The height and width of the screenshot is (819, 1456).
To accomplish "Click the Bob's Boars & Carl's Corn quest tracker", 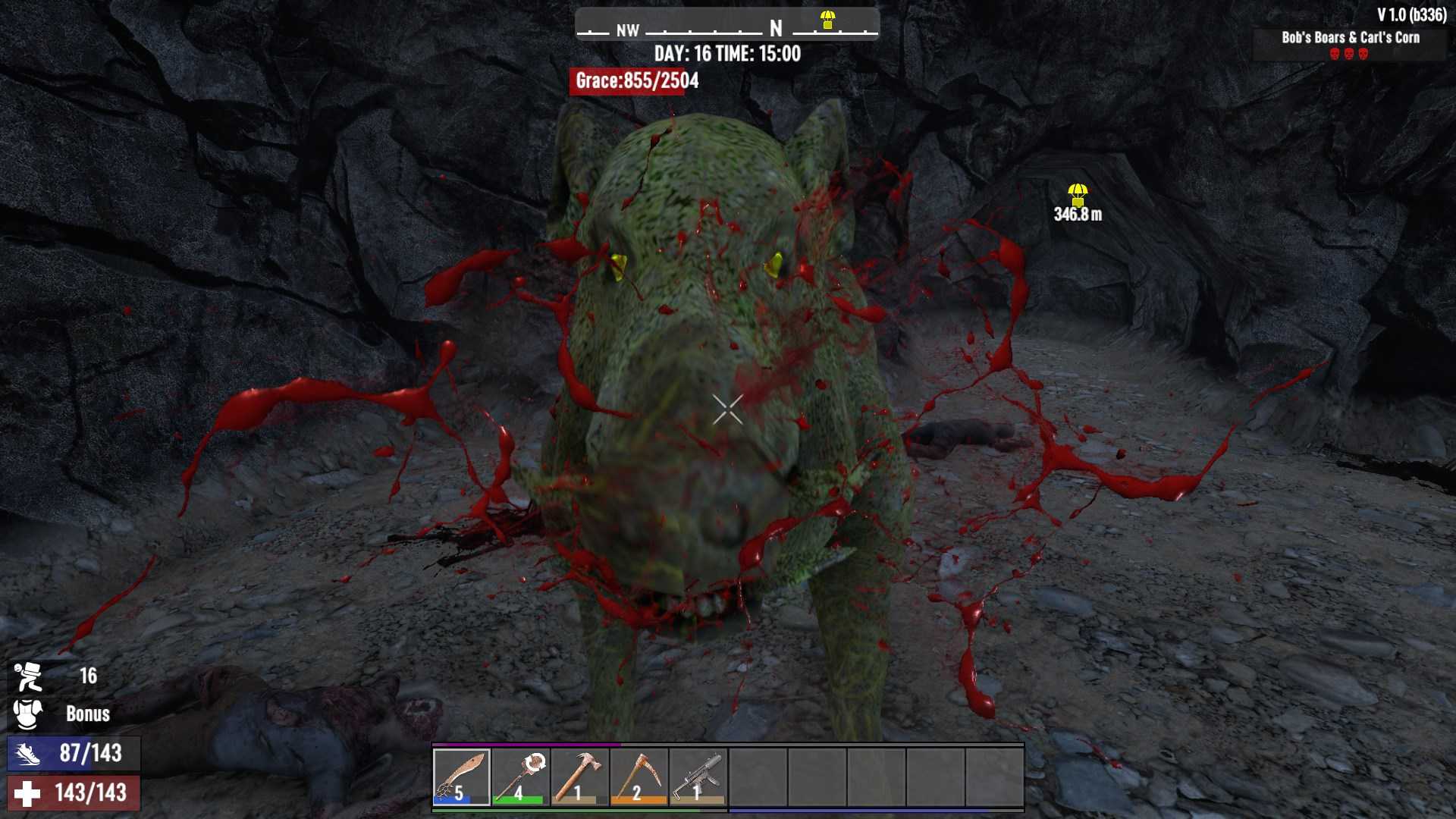I will point(1350,38).
